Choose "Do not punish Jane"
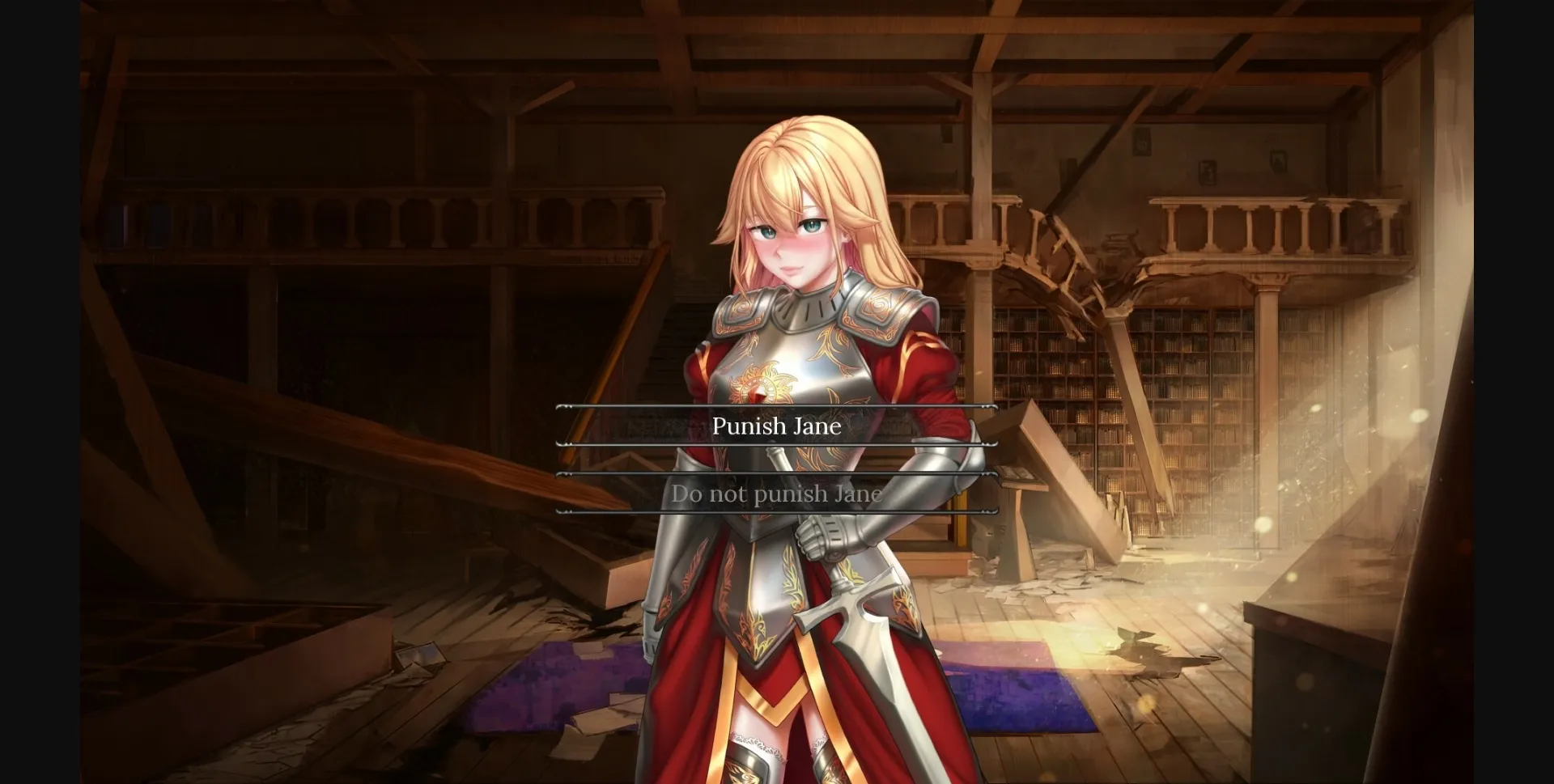Screen dimensions: 1554x784 tap(777, 494)
